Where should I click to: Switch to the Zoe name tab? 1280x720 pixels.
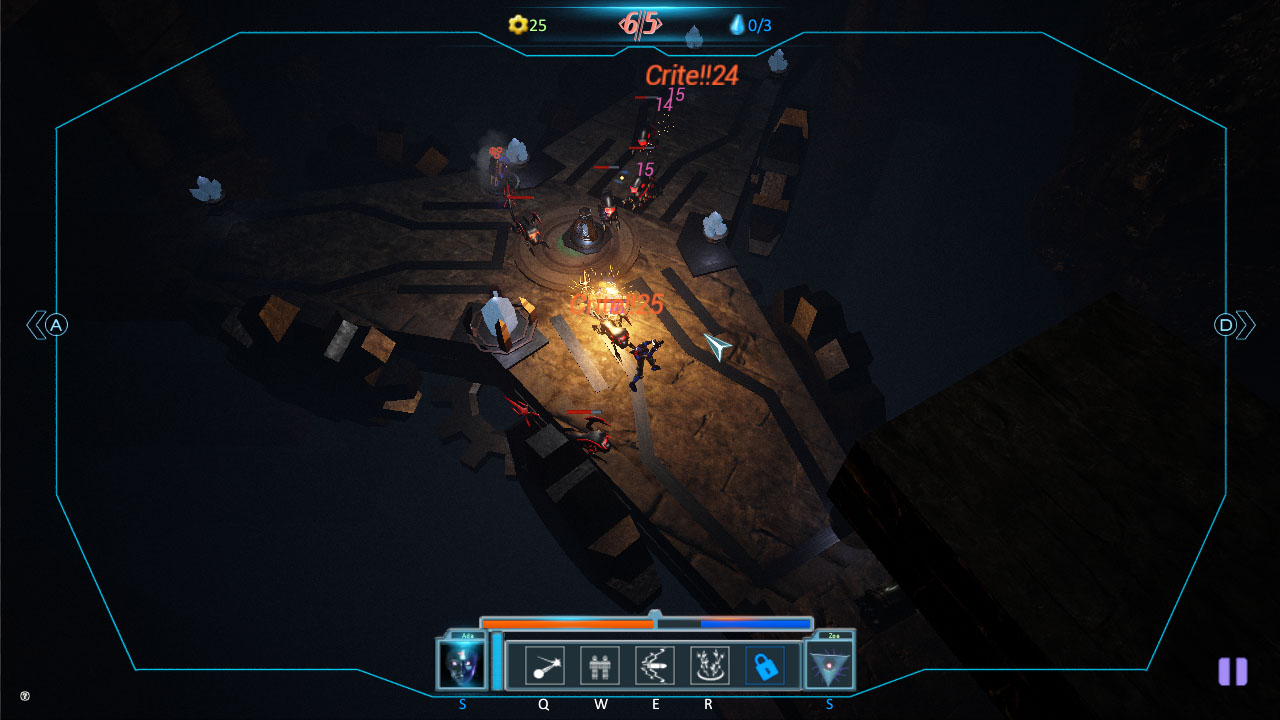836,634
